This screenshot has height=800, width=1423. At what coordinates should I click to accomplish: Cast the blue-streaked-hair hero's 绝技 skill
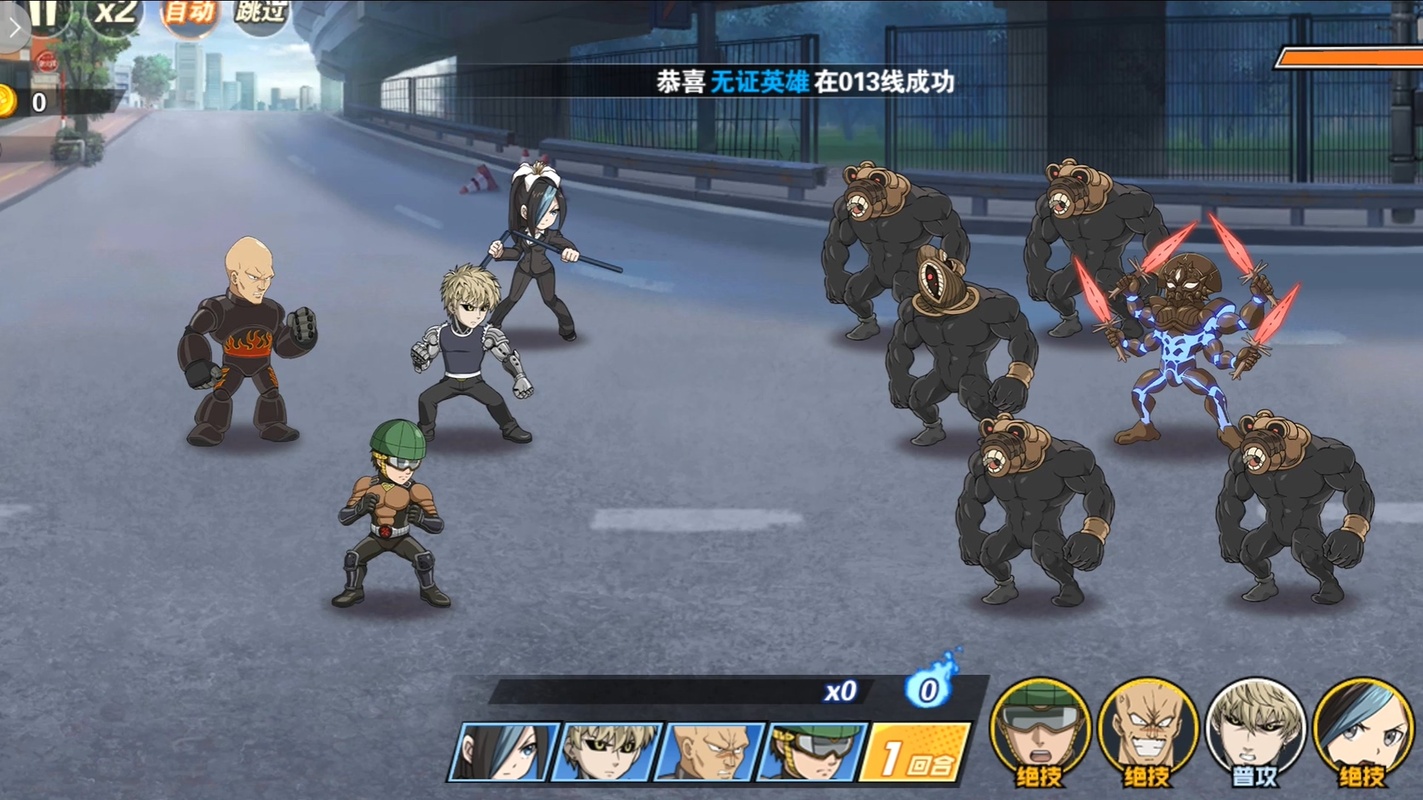tap(1363, 732)
